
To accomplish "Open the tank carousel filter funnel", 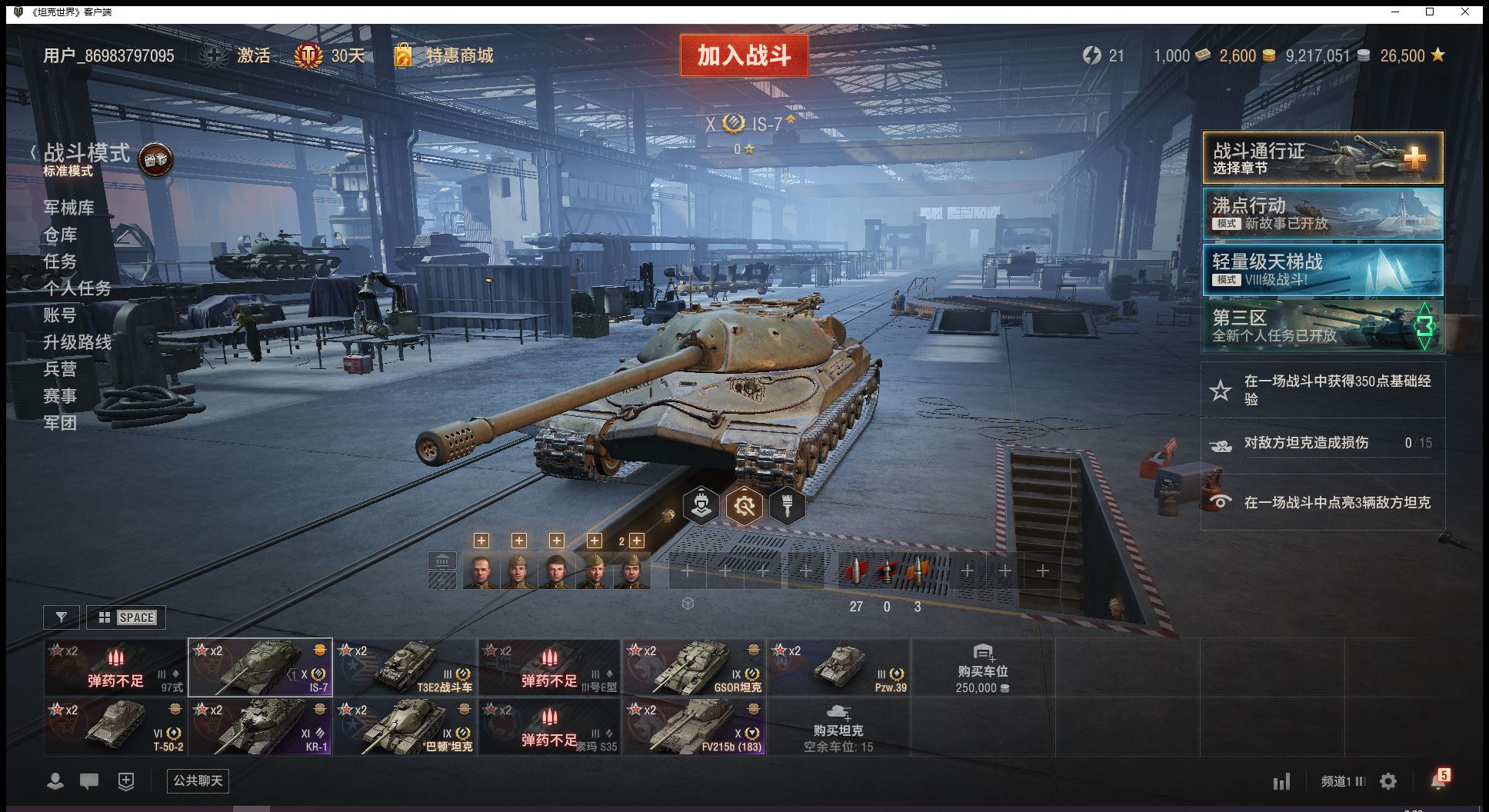I will tap(62, 617).
